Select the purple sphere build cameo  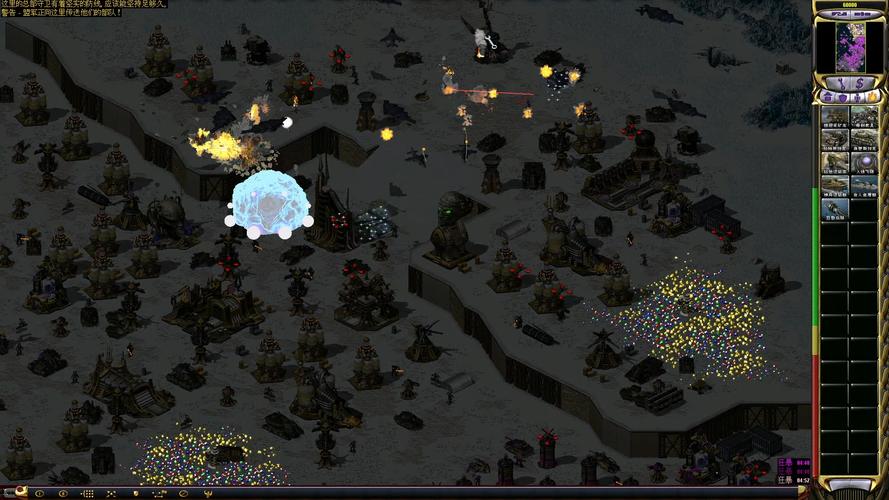click(x=863, y=163)
